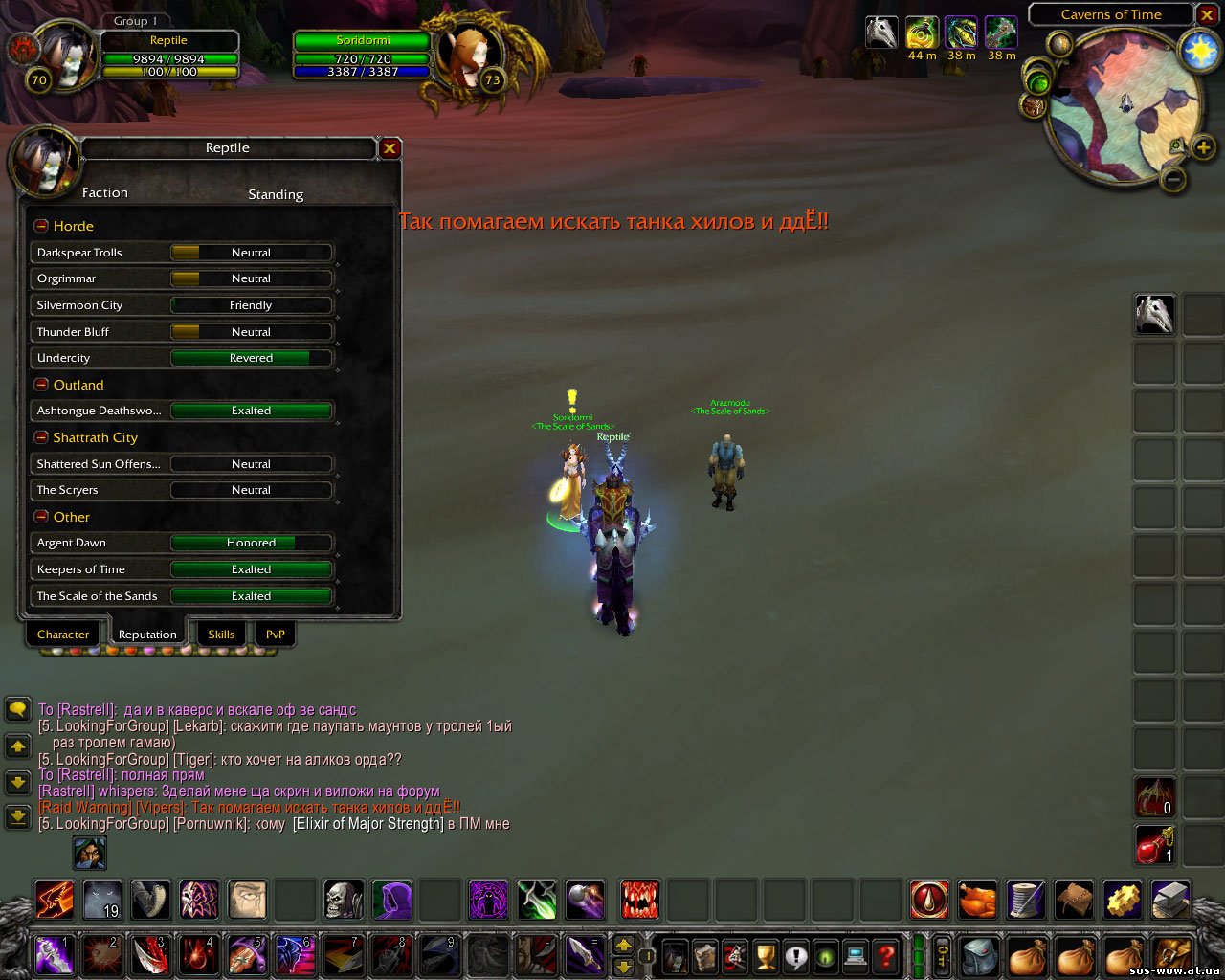Open the chat menu speech bubble
The image size is (1225, 980).
click(x=18, y=709)
